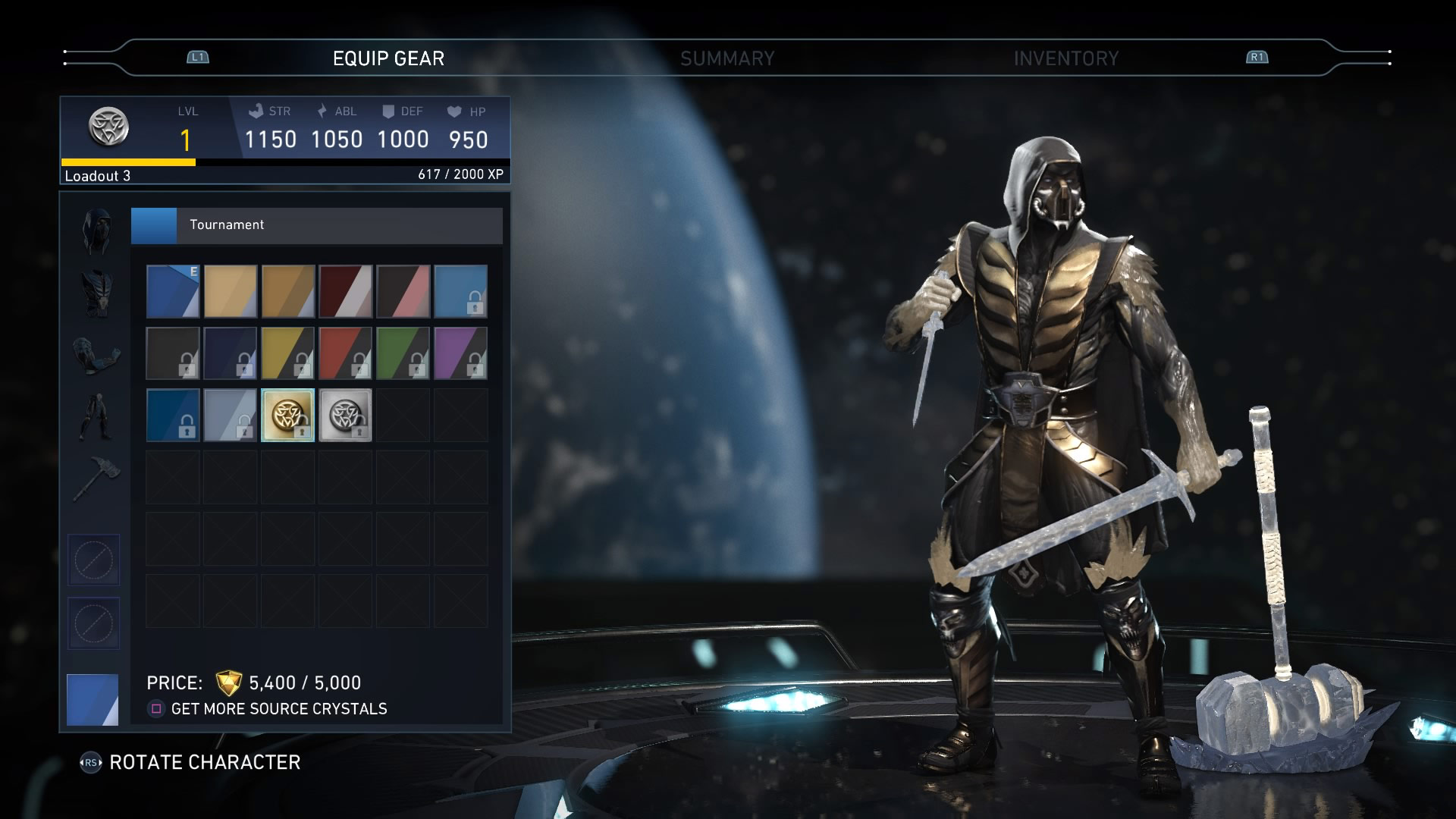The height and width of the screenshot is (819, 1456).
Task: Click GET MORE SOURCE CRYSTALS
Action: 280,709
